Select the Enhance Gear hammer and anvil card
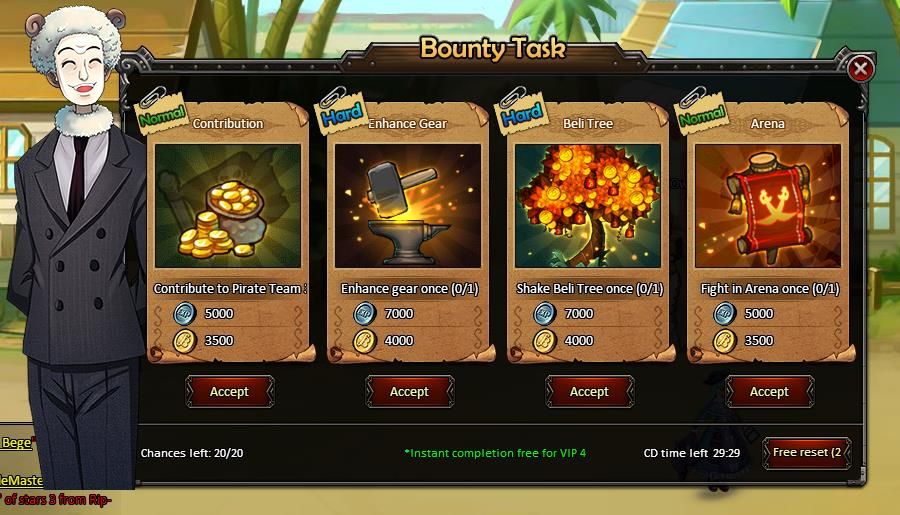The height and width of the screenshot is (515, 900). pyautogui.click(x=408, y=206)
